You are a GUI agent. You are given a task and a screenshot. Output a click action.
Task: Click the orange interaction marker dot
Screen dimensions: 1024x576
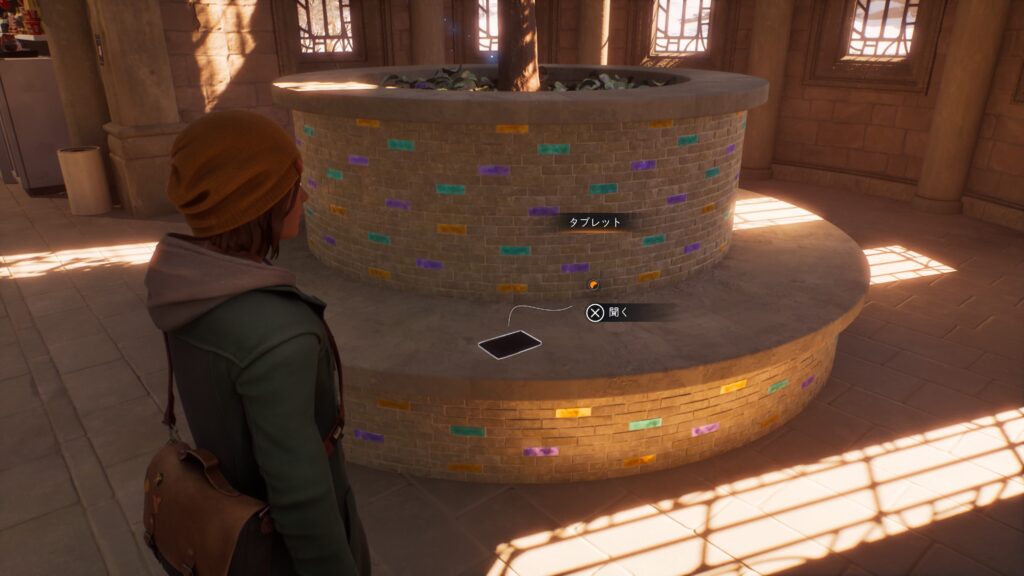pos(593,286)
